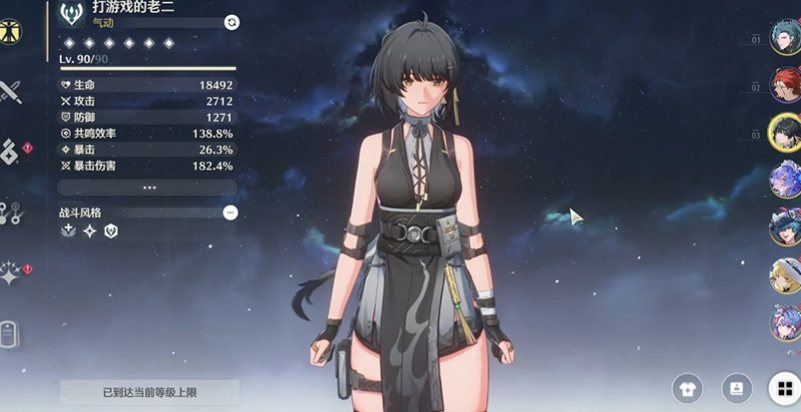801x412 pixels.
Task: Open the outfit wardrobe shirt button
Action: click(686, 388)
